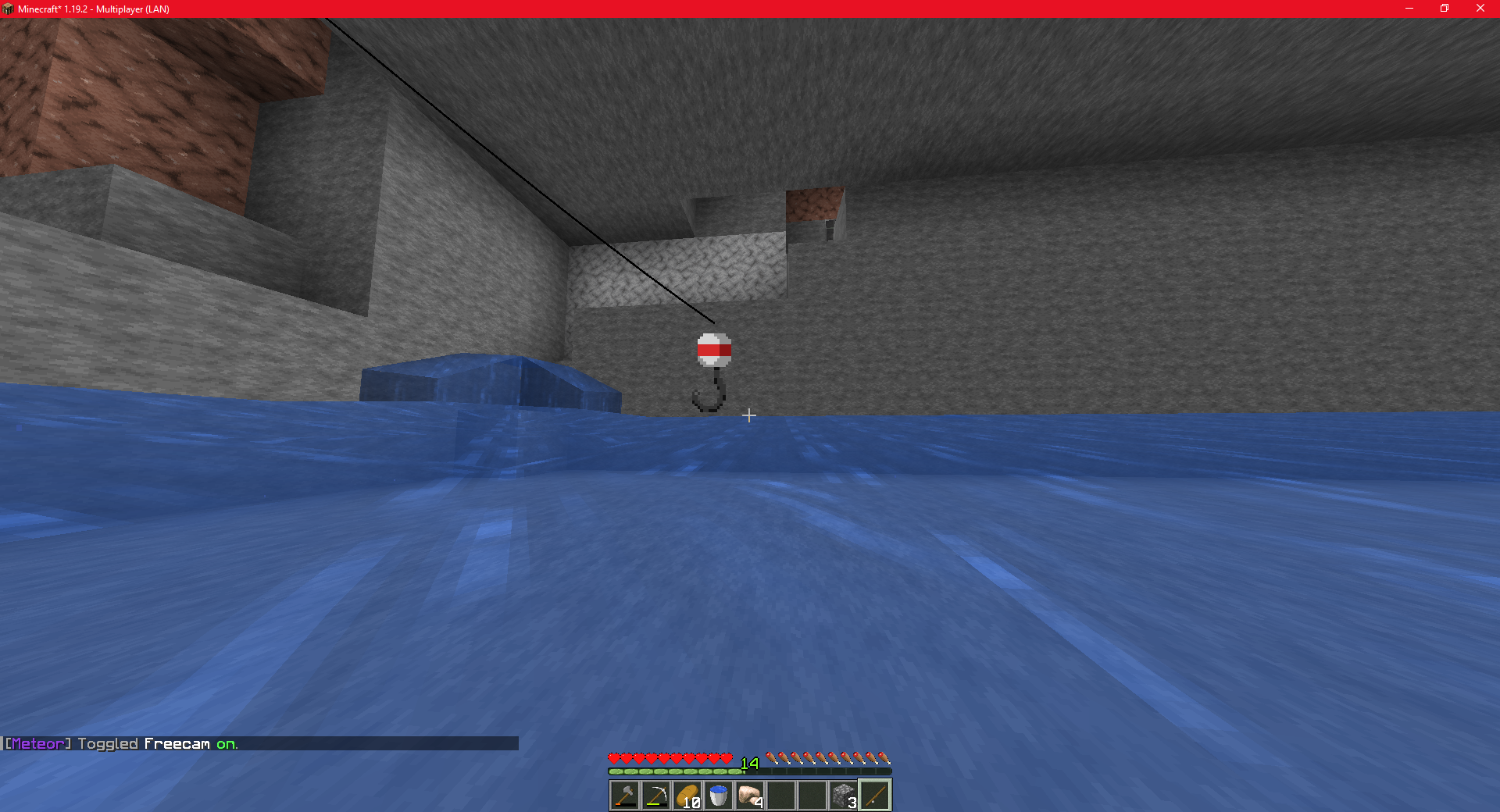Click the first empty hotbar slot
Screen dimensions: 1500x812
(x=781, y=794)
